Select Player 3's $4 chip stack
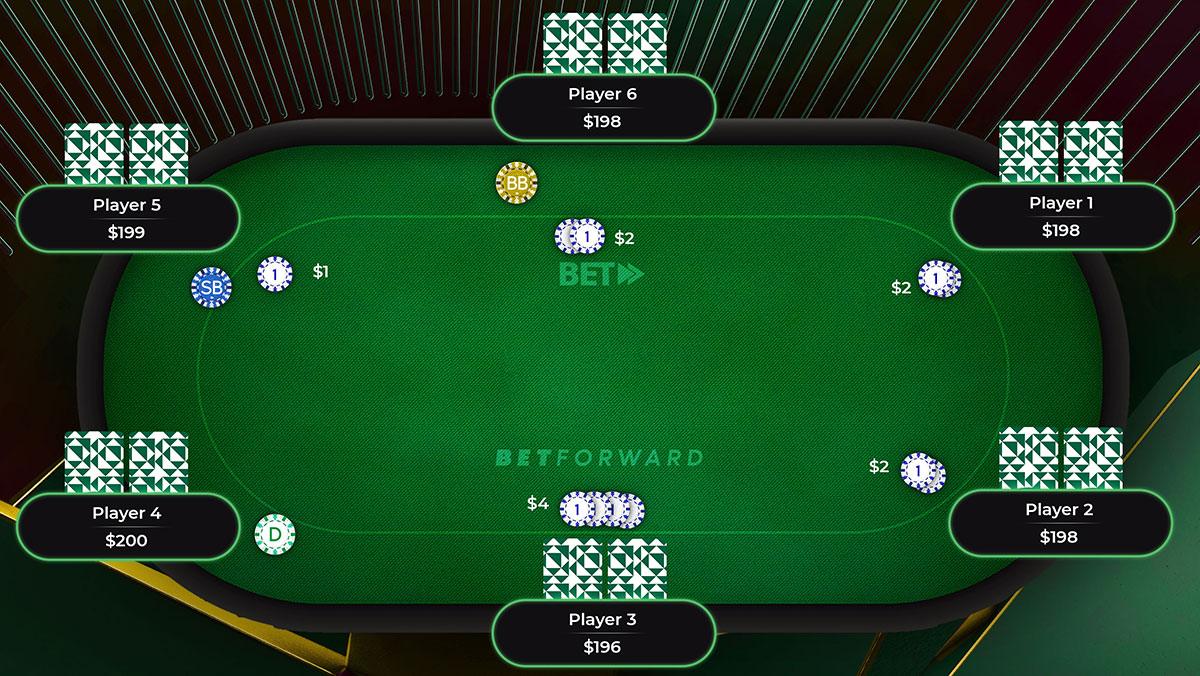 click(x=602, y=510)
